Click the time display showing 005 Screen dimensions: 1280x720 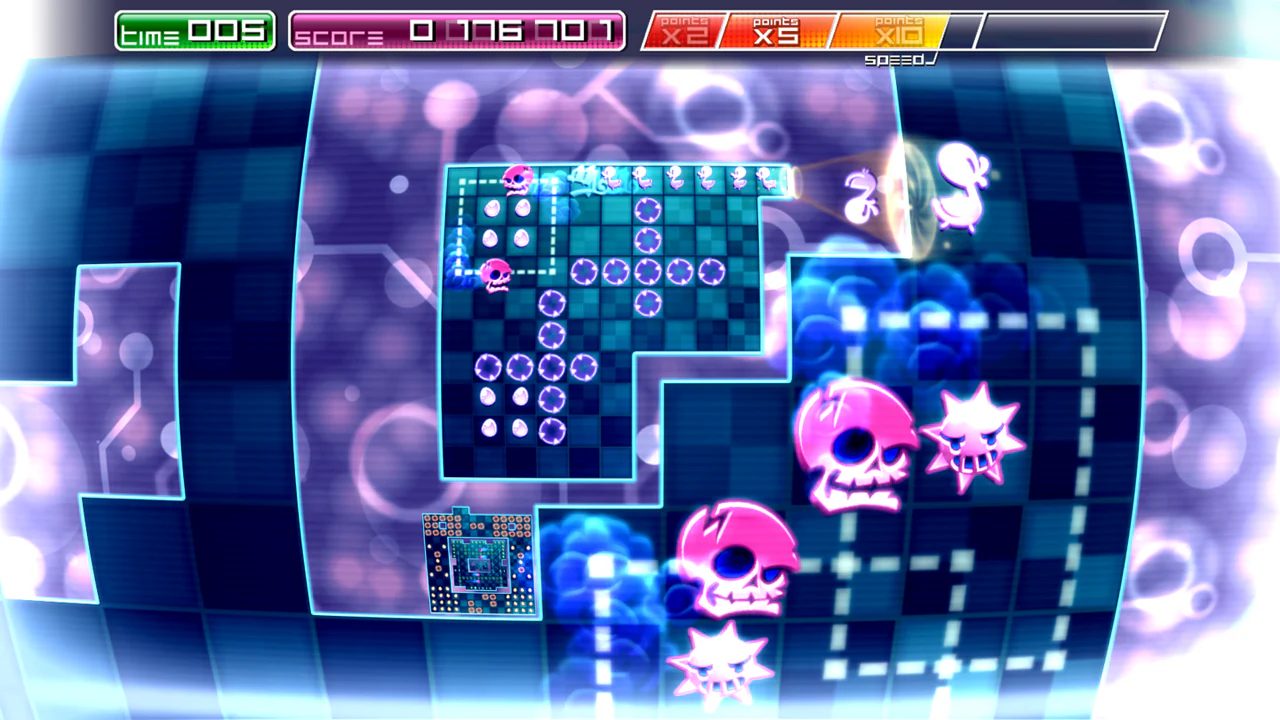(x=193, y=30)
